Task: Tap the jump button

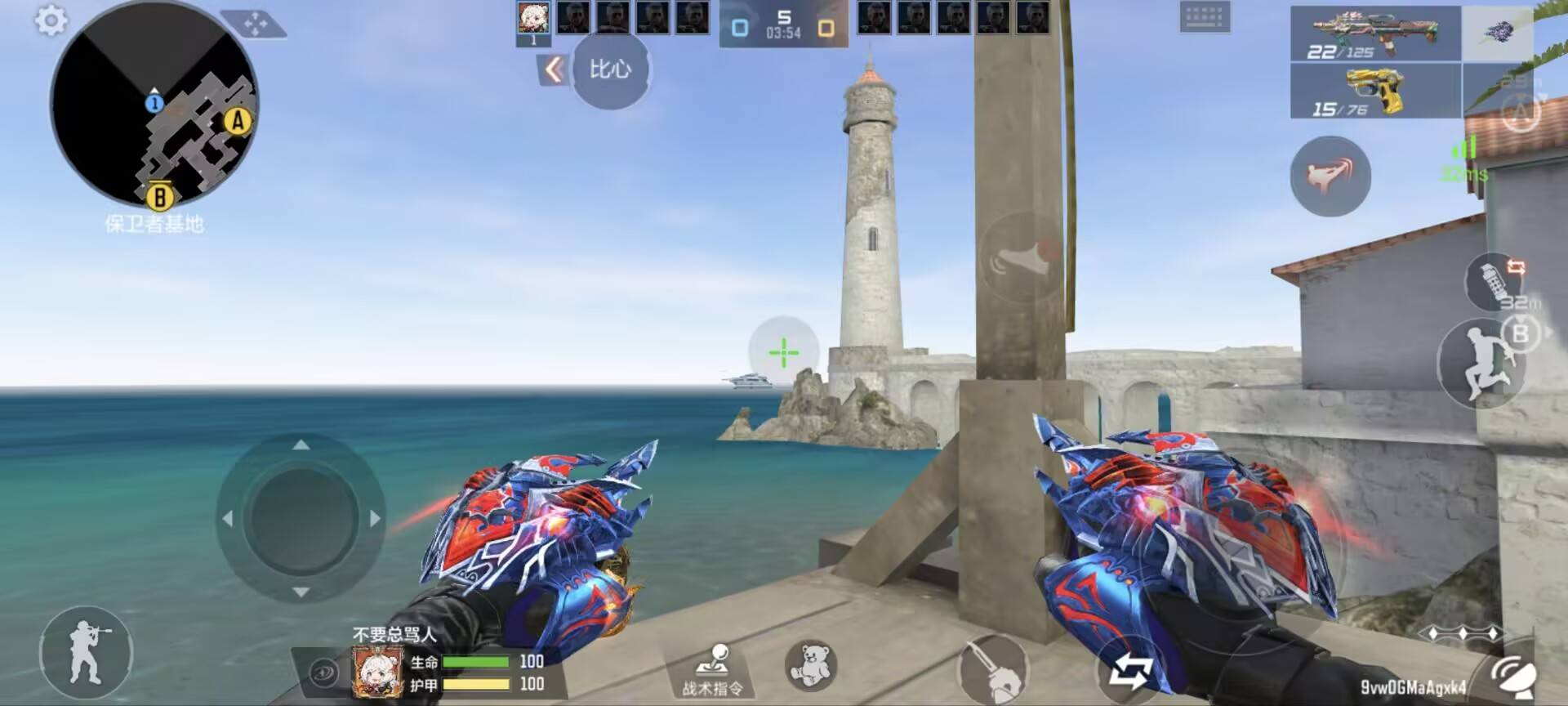Action: tap(1480, 365)
